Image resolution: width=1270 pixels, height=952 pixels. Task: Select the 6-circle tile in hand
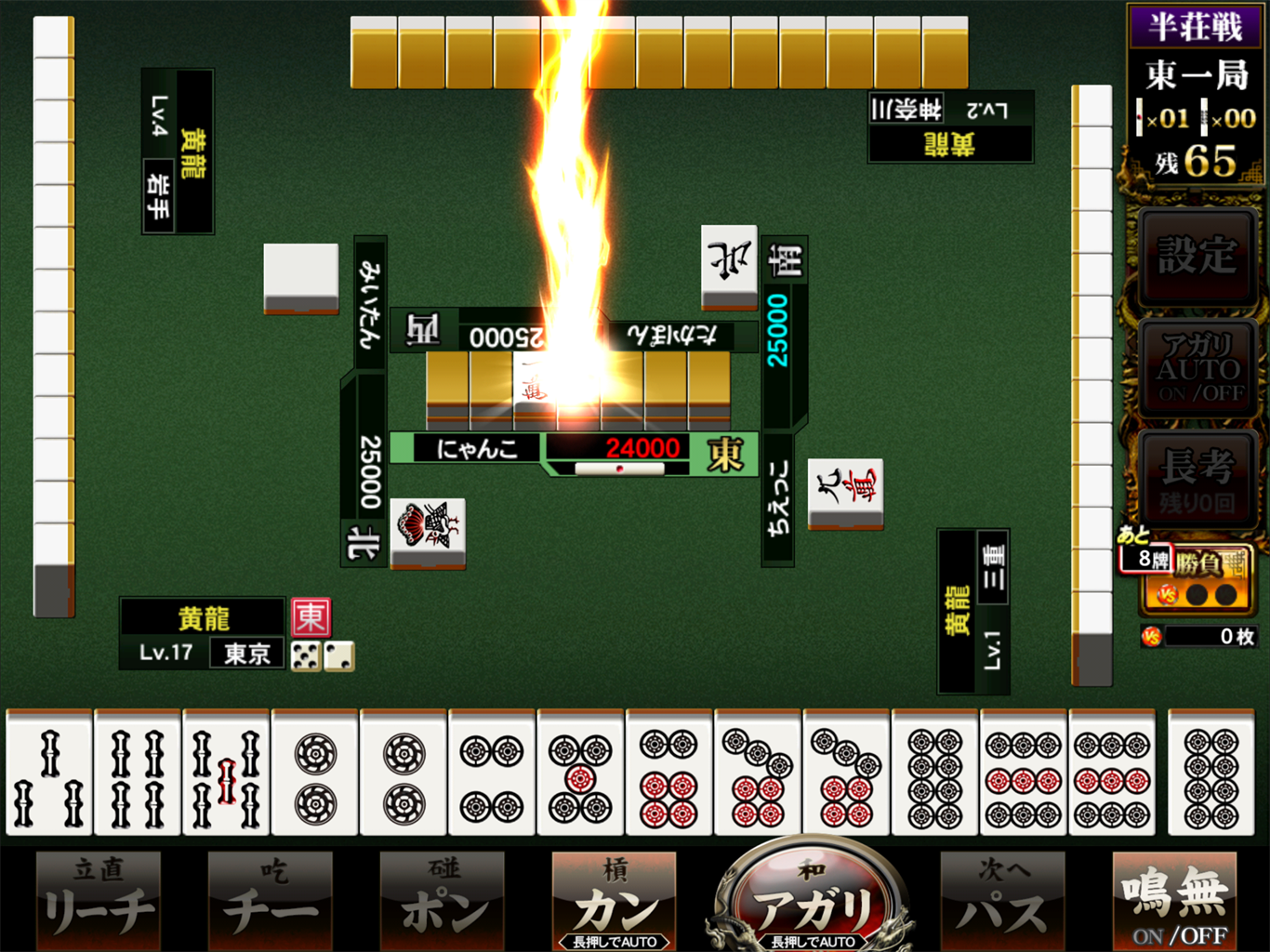(x=668, y=773)
